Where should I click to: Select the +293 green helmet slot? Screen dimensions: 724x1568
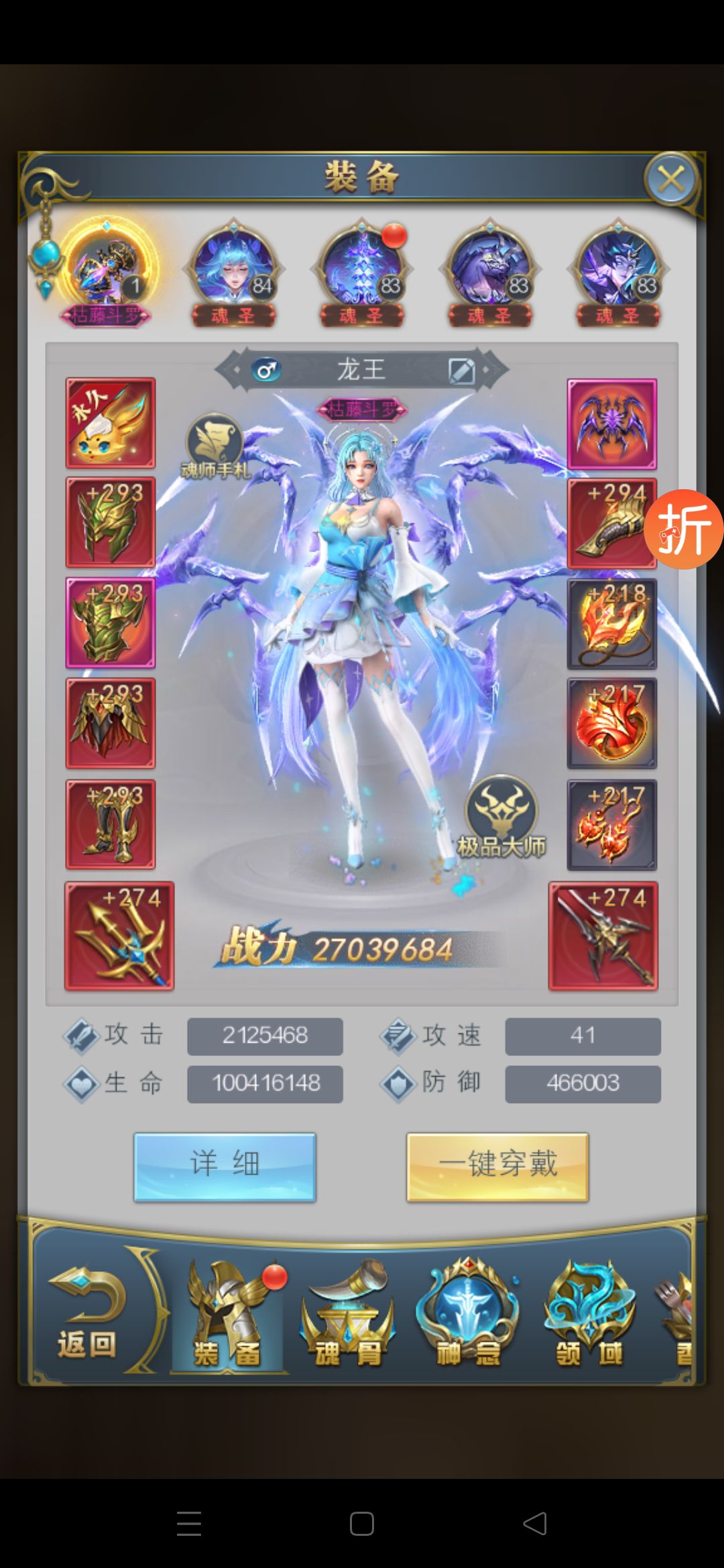click(x=111, y=523)
